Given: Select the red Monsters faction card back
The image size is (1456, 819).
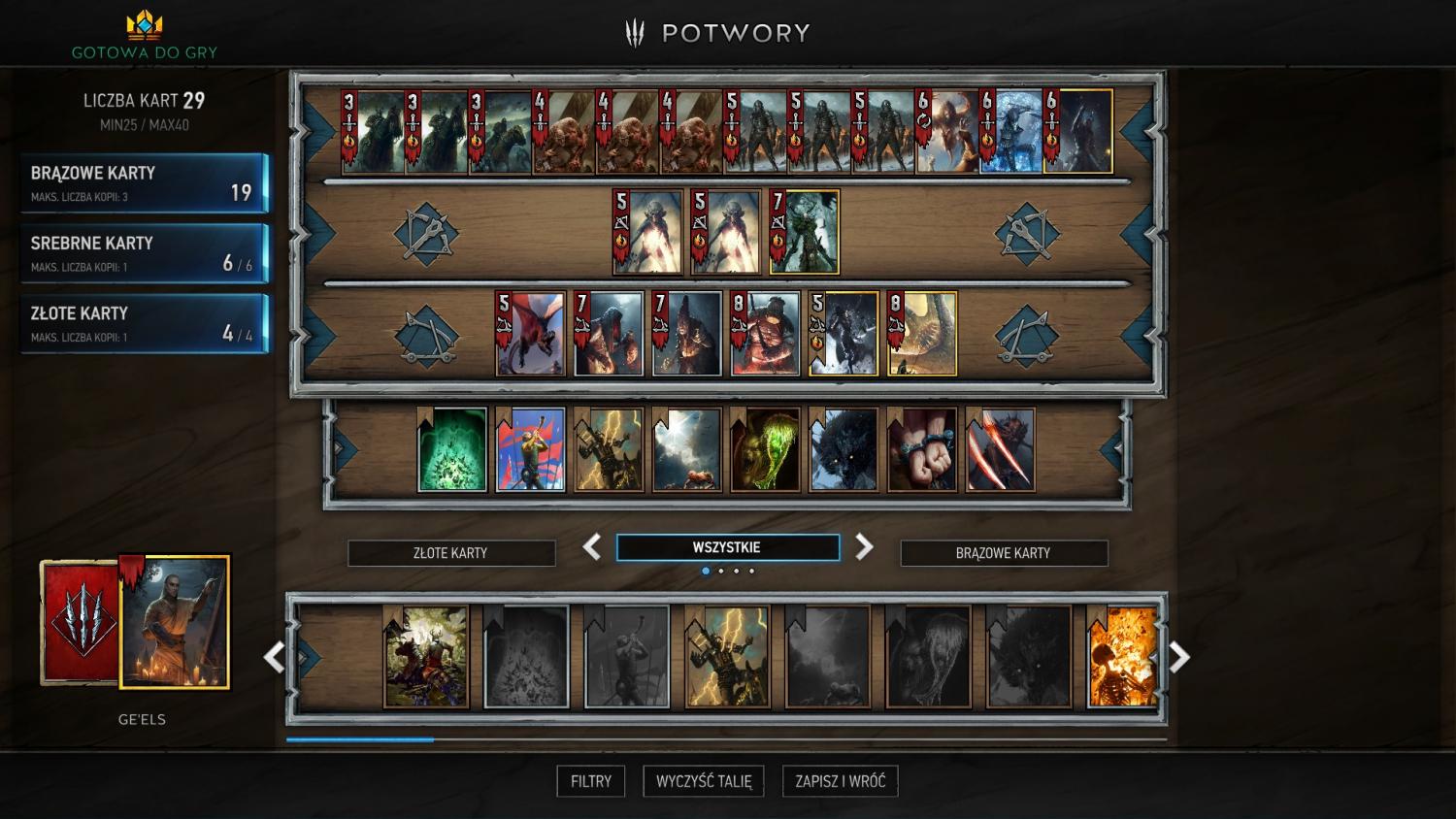Looking at the screenshot, I should [x=80, y=622].
